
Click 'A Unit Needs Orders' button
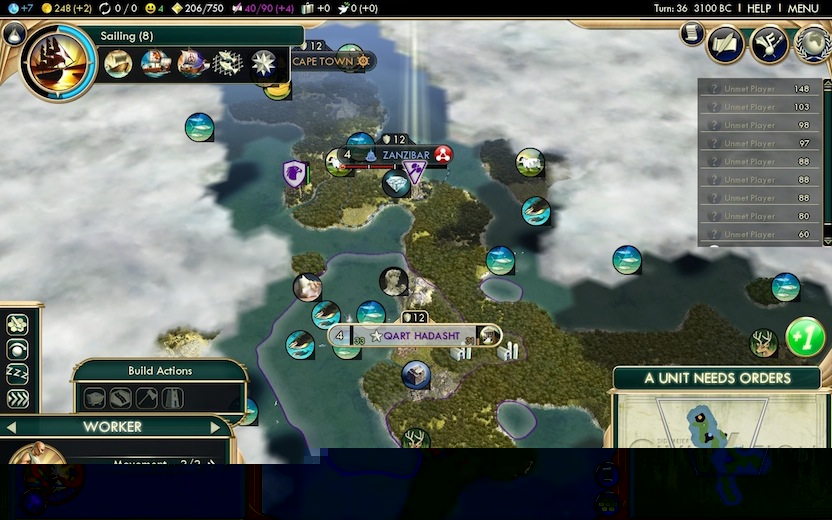point(717,379)
